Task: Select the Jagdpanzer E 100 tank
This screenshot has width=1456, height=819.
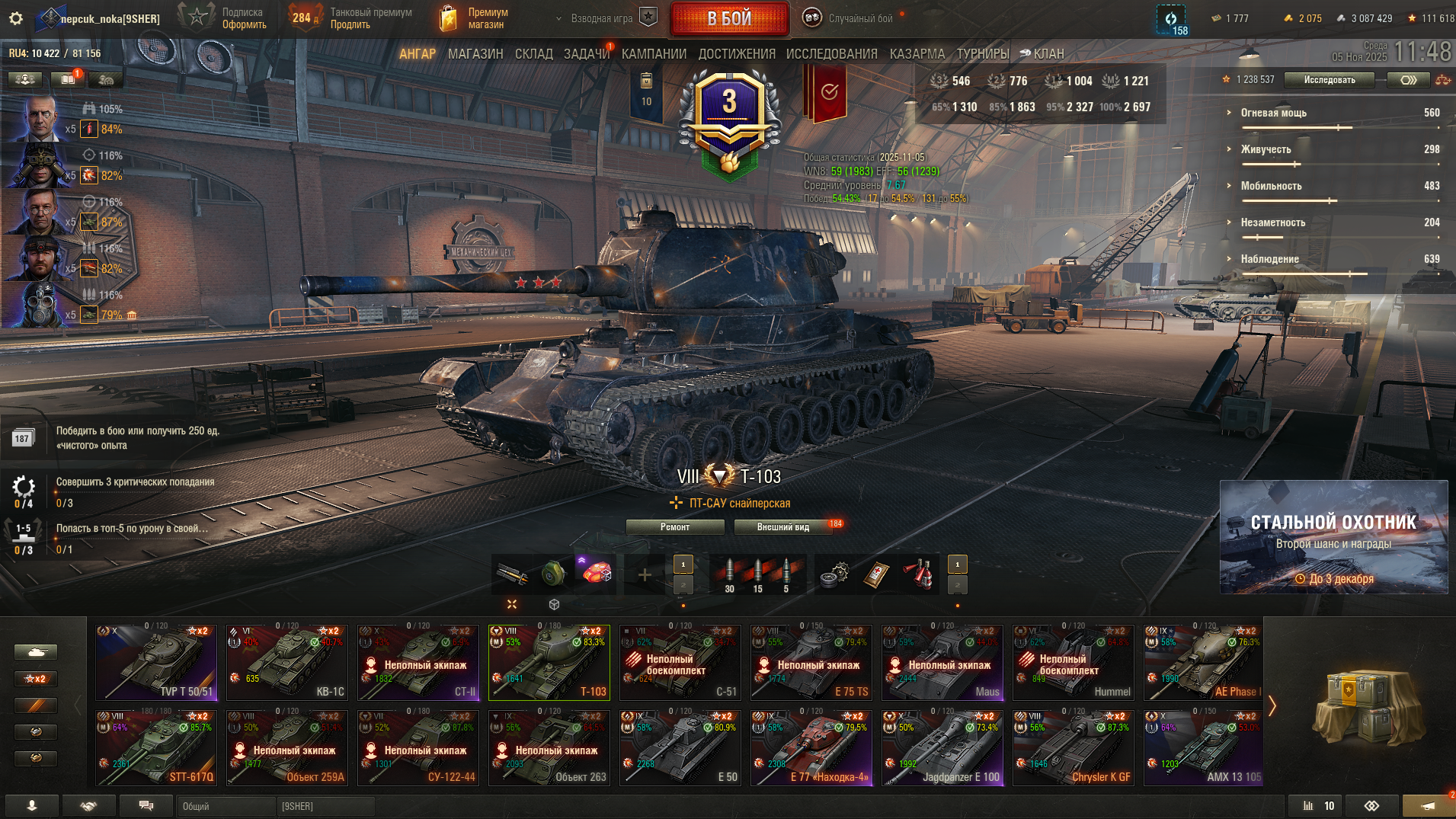Action: pos(942,747)
